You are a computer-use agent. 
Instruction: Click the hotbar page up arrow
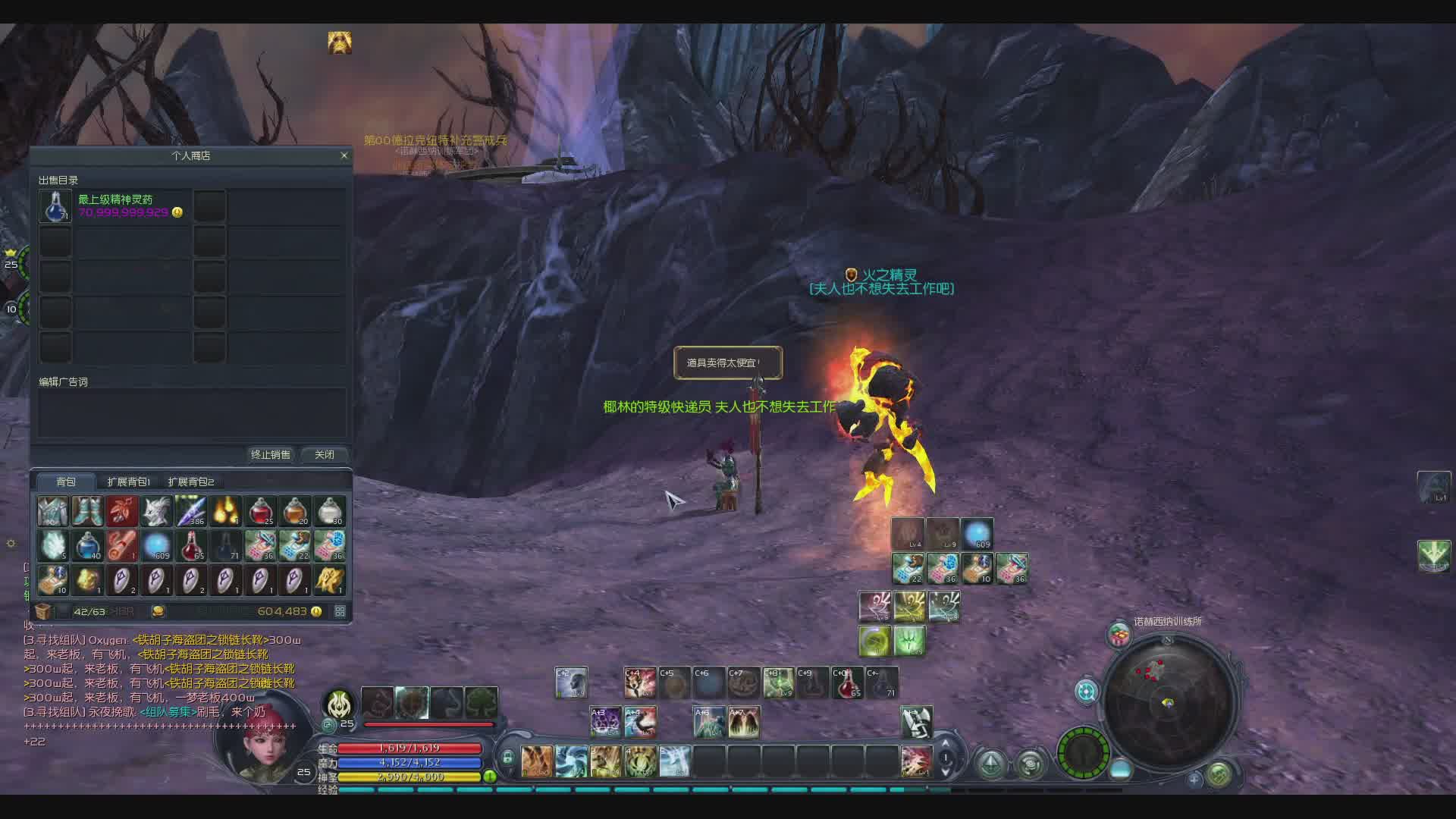coord(946,745)
